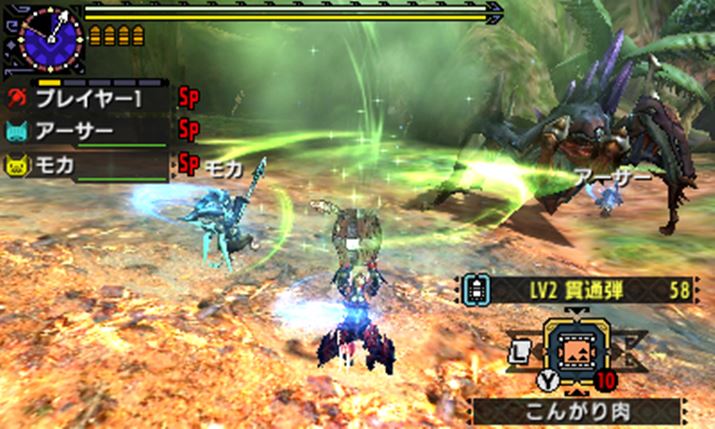
Task: Click the quest timer clock icon
Action: coord(42,36)
